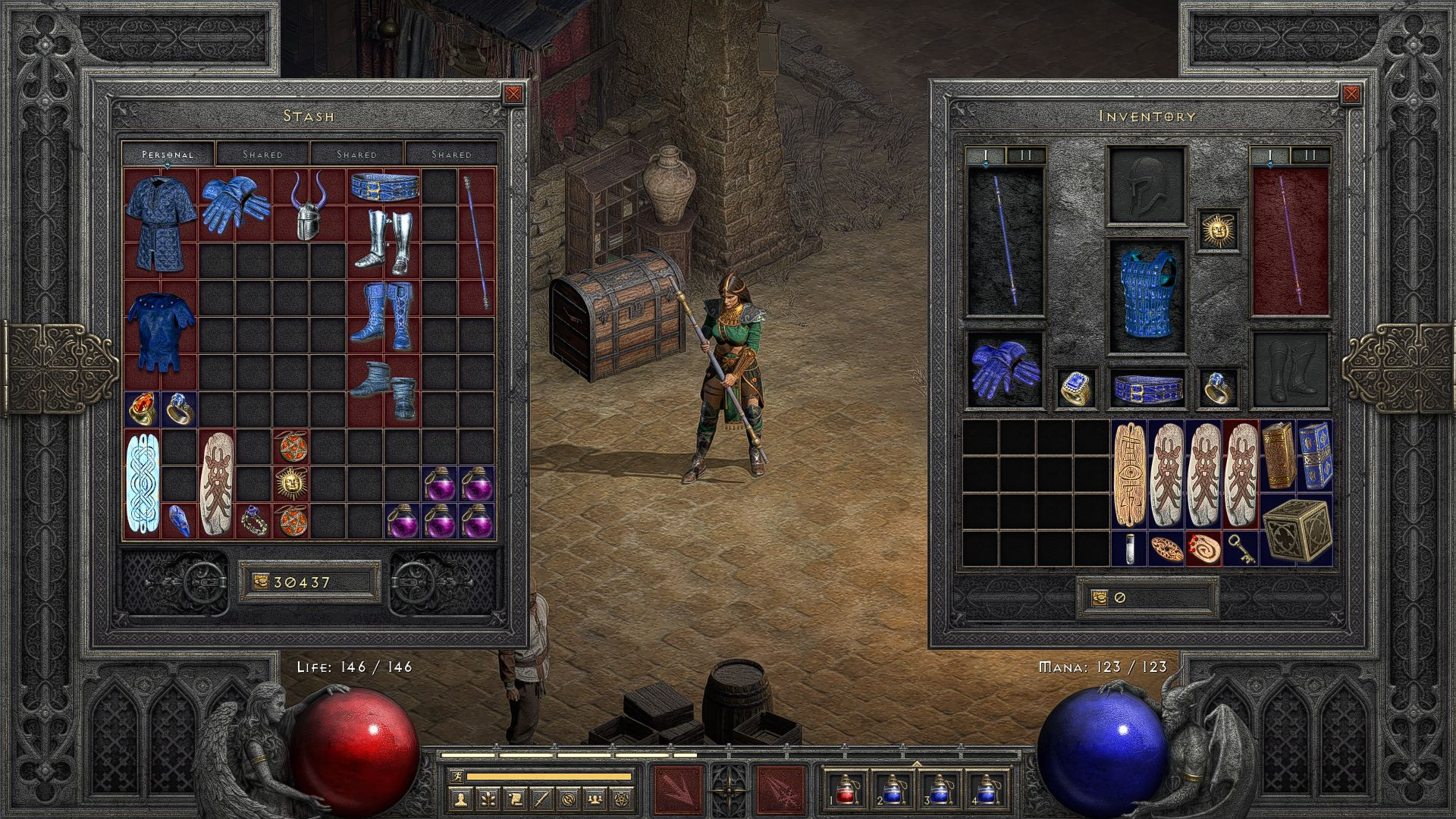Select the blue gloves in stash
This screenshot has width=1456, height=819.
[x=235, y=203]
